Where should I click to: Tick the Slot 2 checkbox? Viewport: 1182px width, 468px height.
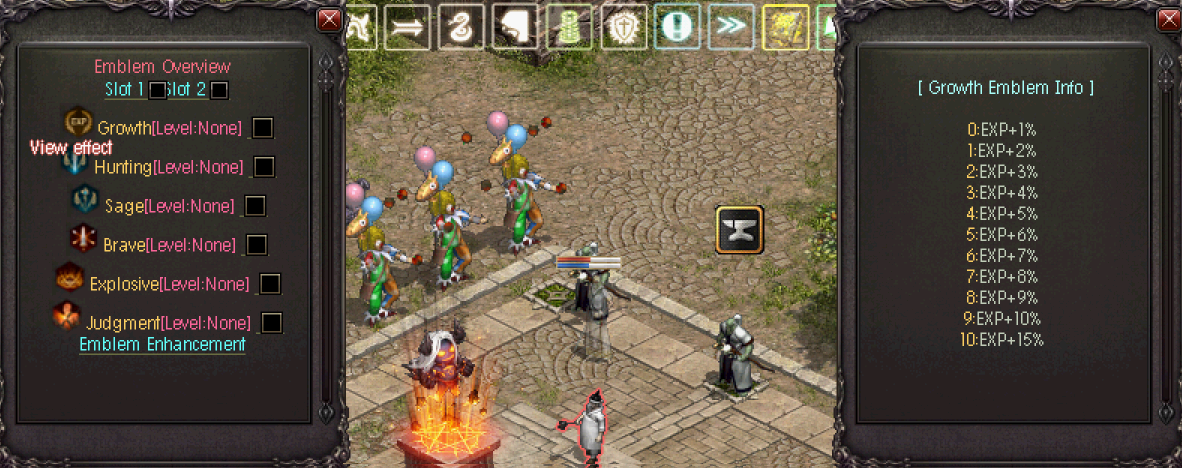[220, 90]
